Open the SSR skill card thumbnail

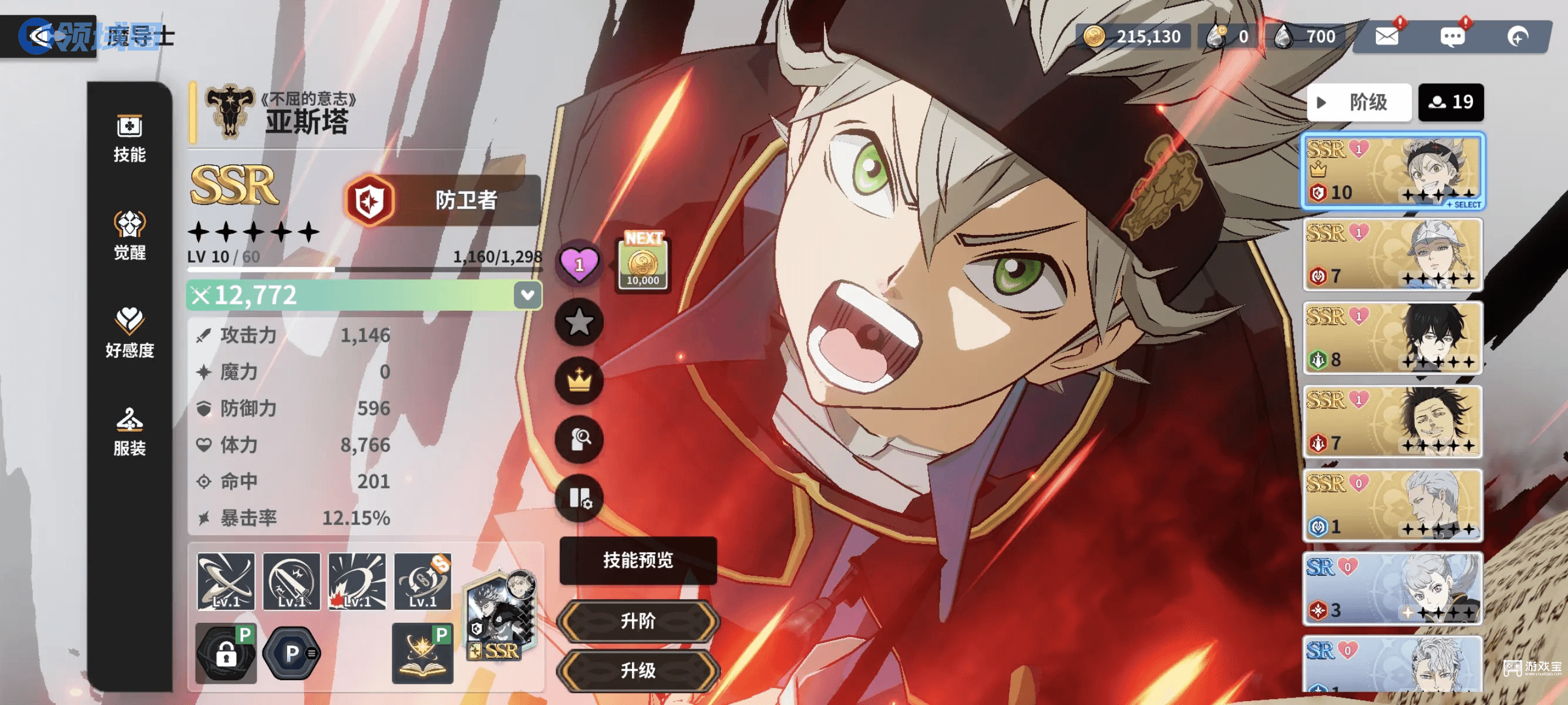pos(501,616)
